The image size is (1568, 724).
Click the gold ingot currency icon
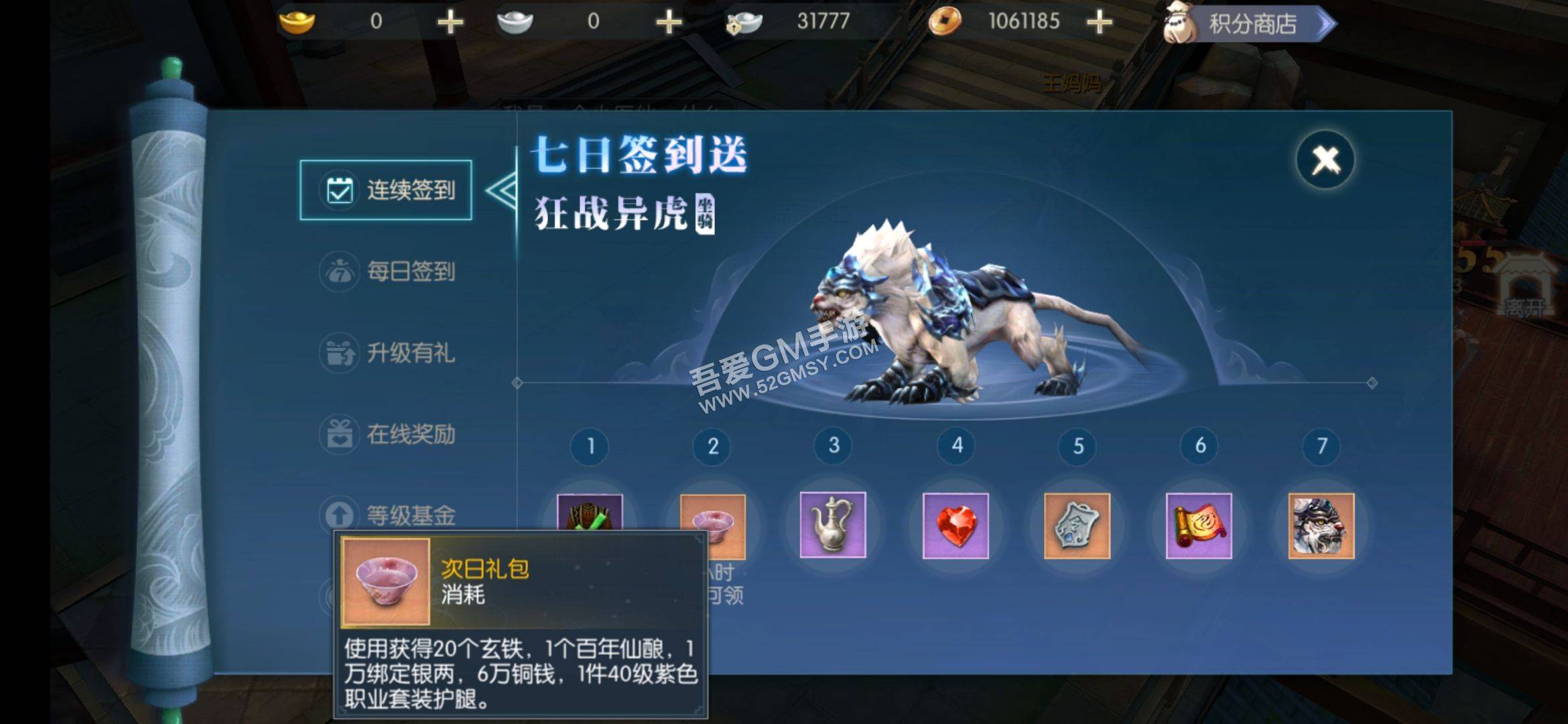[x=297, y=21]
